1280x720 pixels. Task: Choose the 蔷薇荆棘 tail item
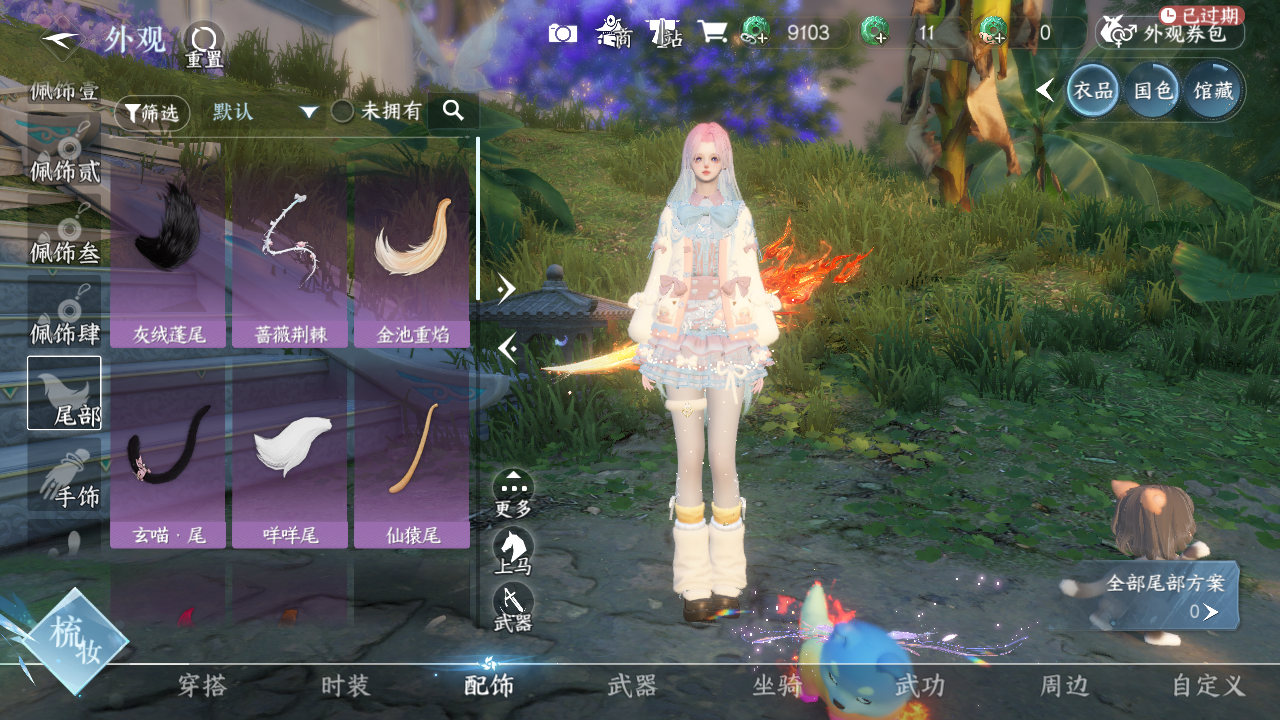click(x=290, y=260)
